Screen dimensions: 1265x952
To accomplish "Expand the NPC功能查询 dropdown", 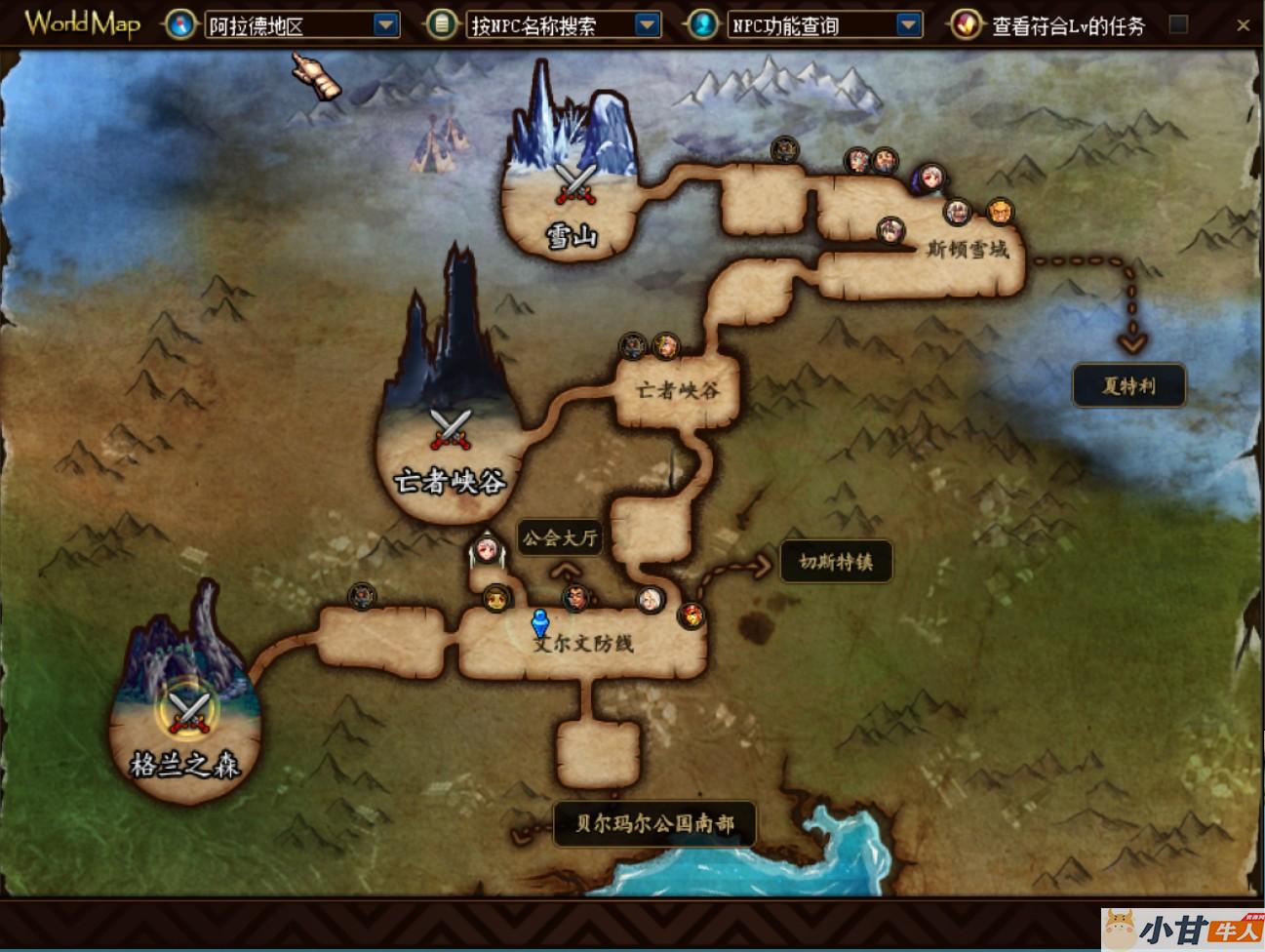I will [x=908, y=24].
